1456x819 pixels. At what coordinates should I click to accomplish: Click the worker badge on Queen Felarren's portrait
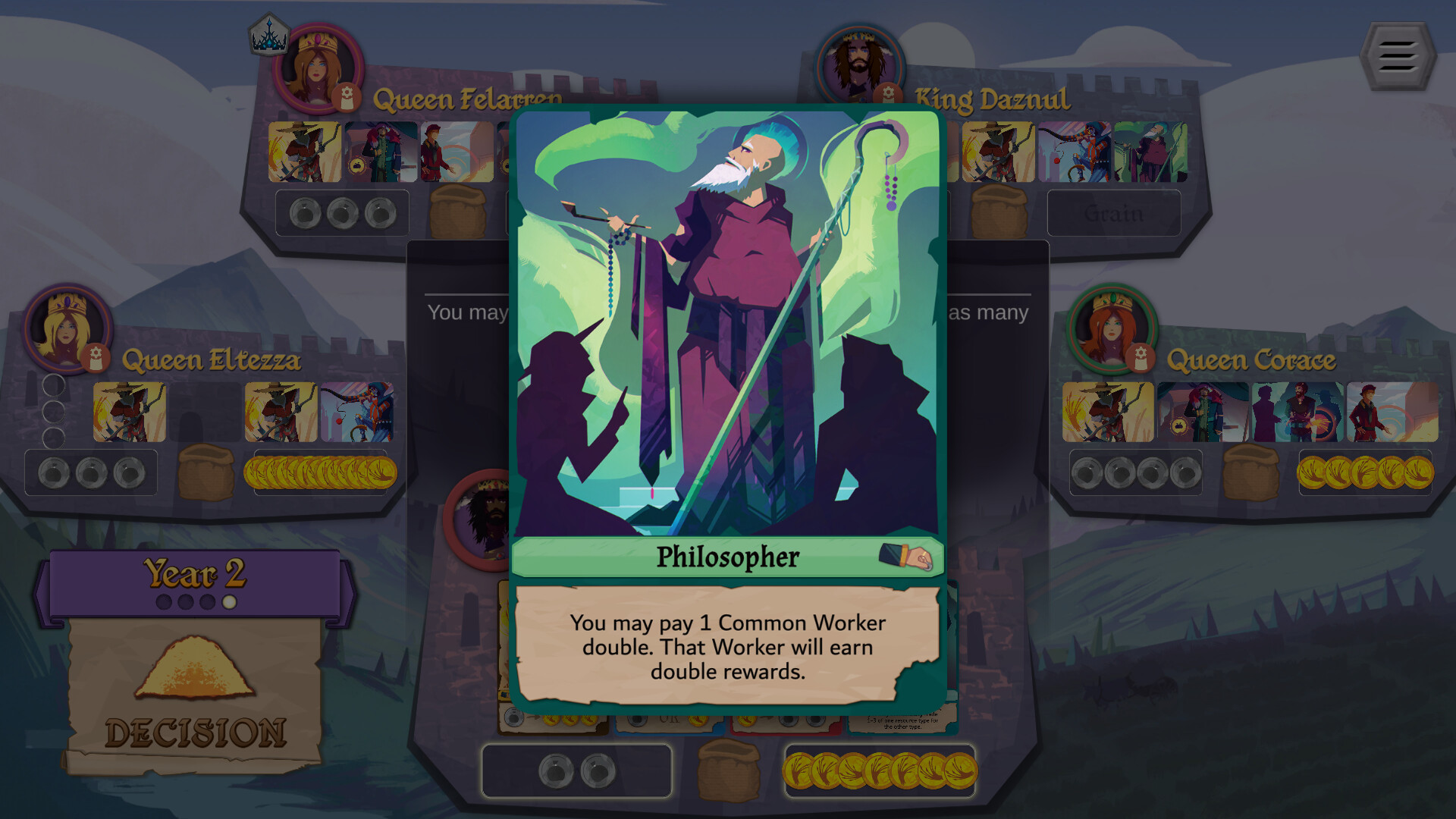point(347,97)
